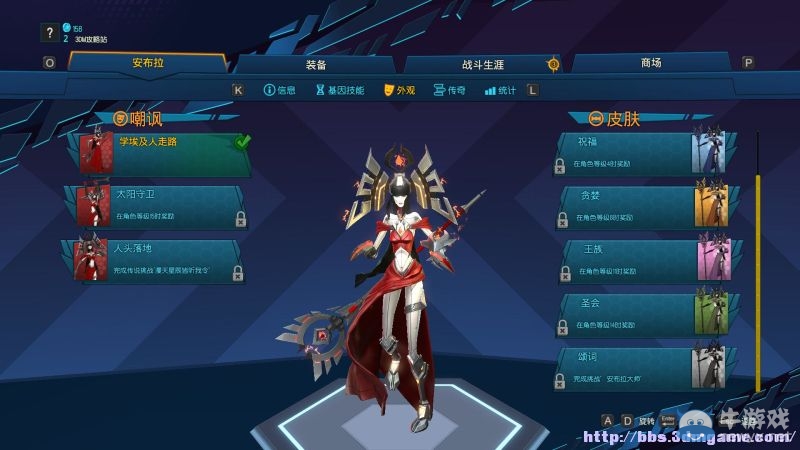Switch to the 装备 tab
The height and width of the screenshot is (450, 800).
coord(315,64)
